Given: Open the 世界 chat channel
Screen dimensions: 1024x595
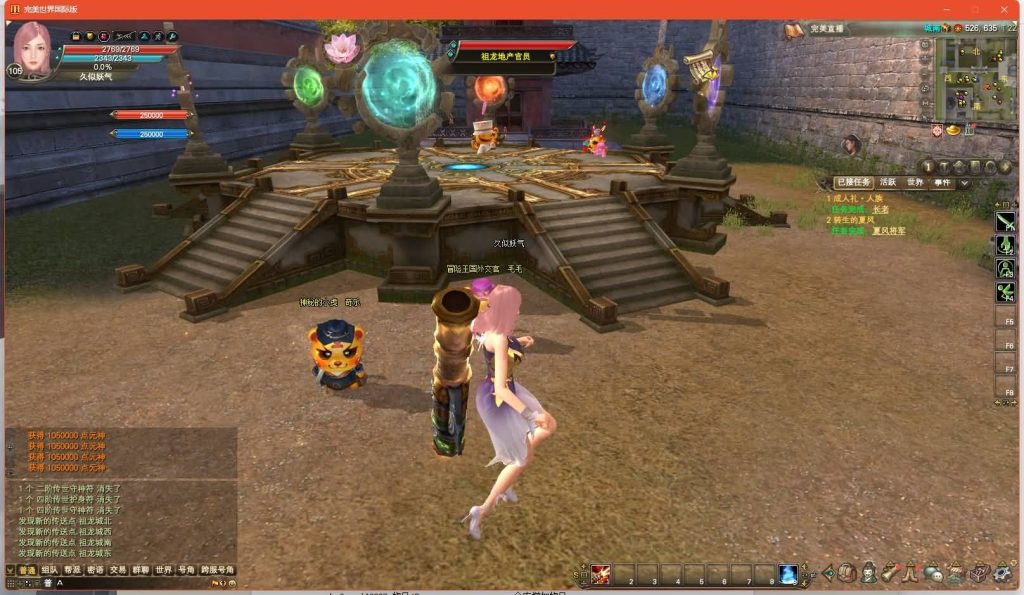Looking at the screenshot, I should [163, 570].
